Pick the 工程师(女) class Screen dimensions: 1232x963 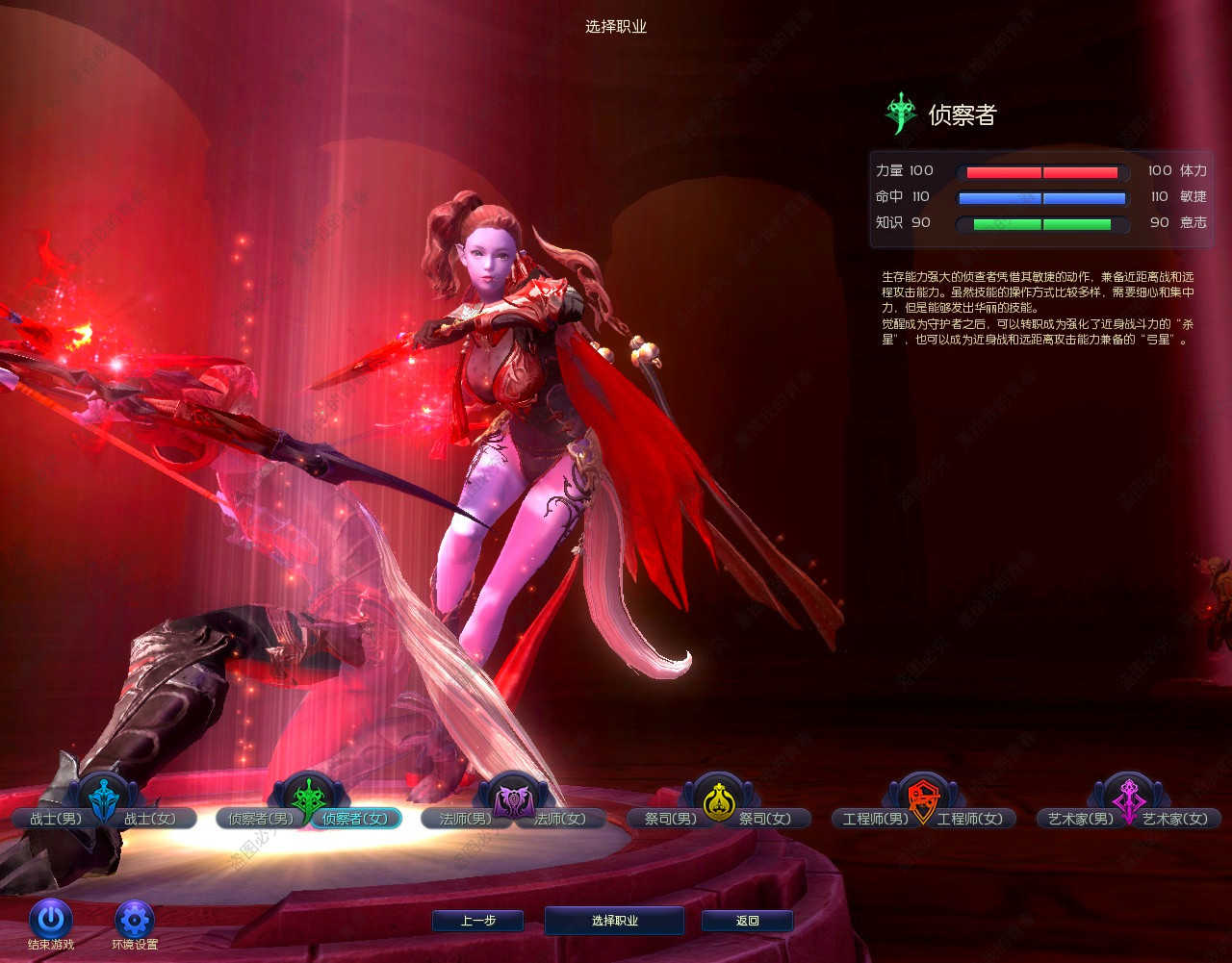pyautogui.click(x=970, y=819)
